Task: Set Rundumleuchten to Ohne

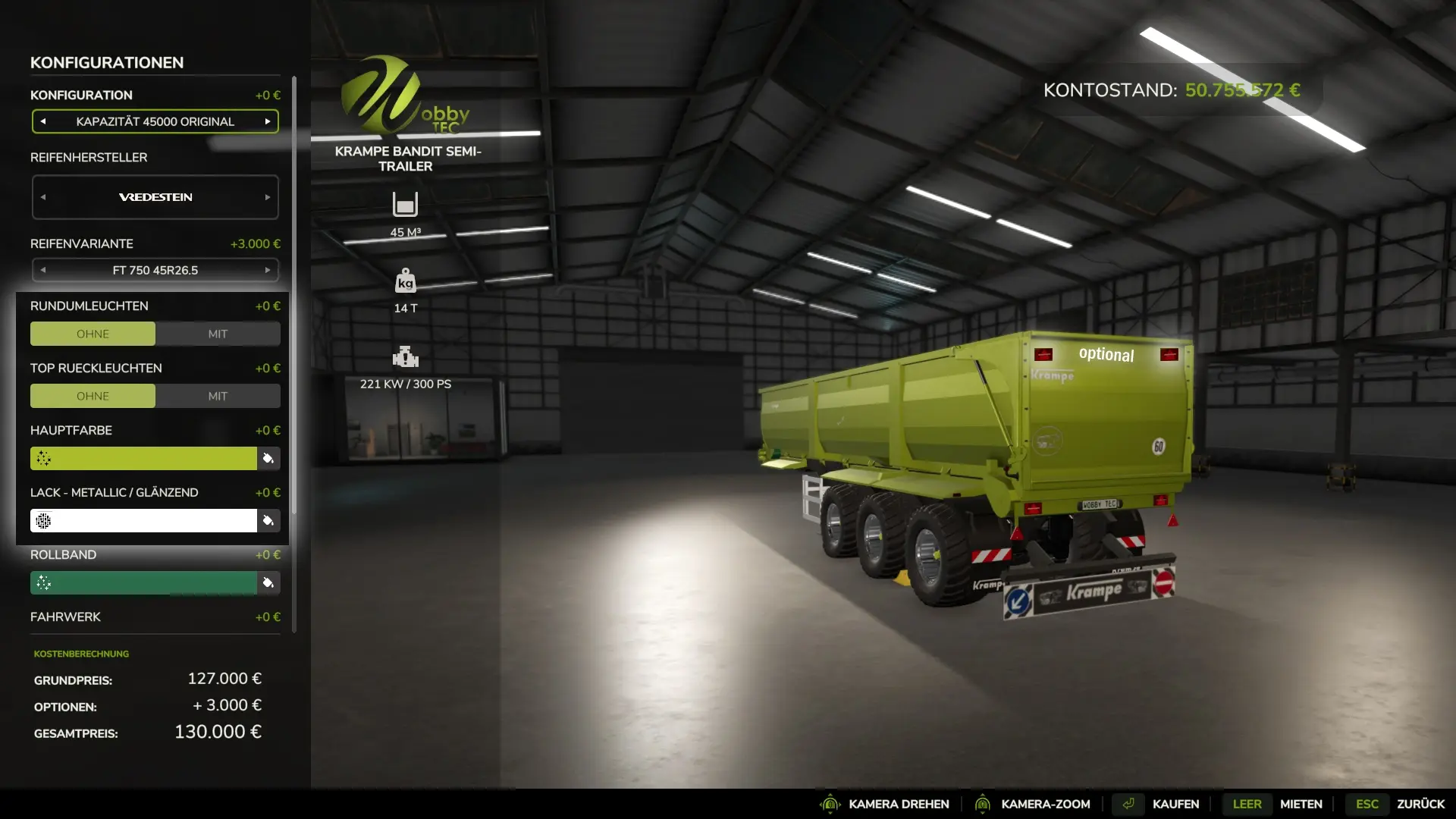Action: click(93, 334)
